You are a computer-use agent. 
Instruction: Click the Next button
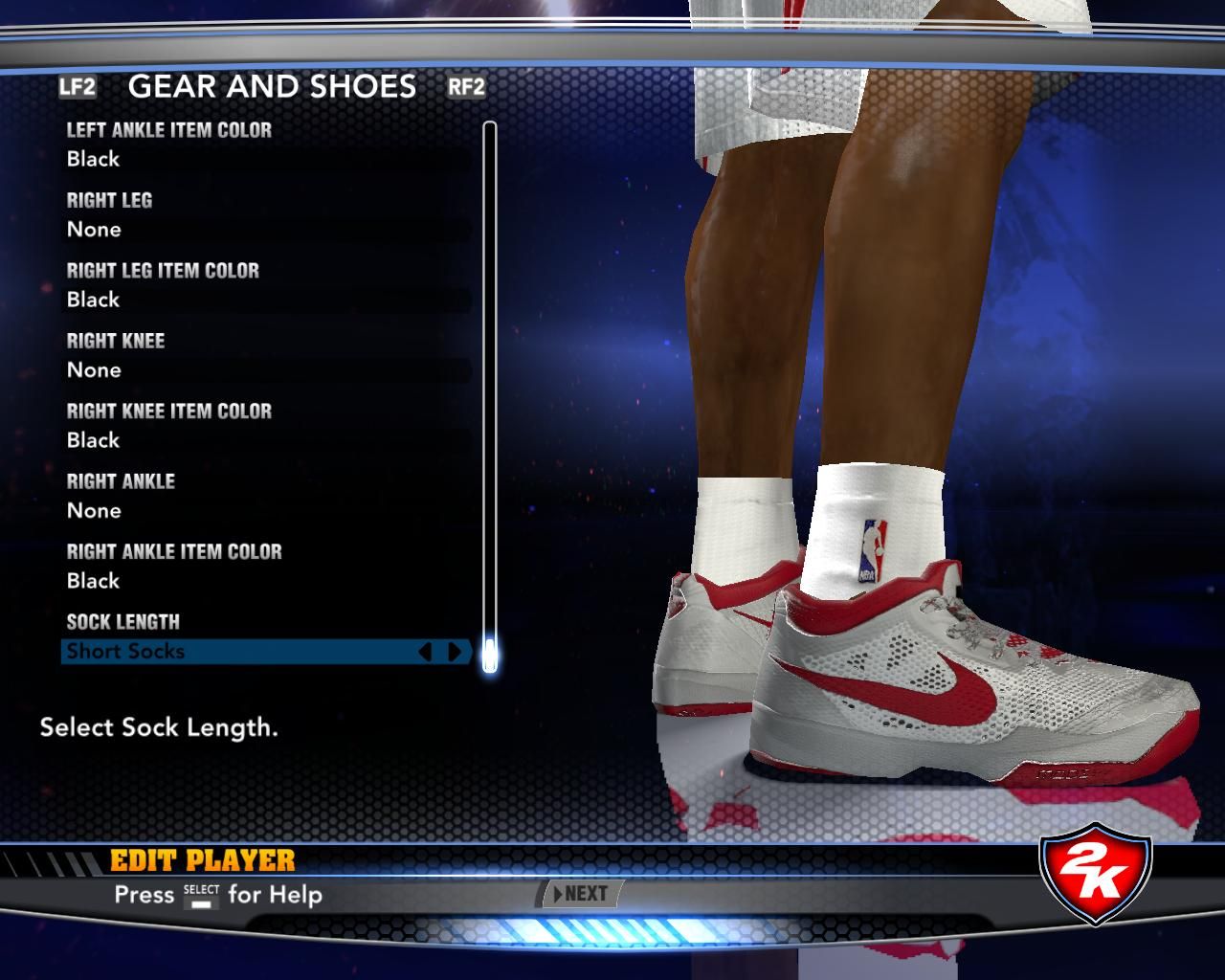tap(582, 894)
